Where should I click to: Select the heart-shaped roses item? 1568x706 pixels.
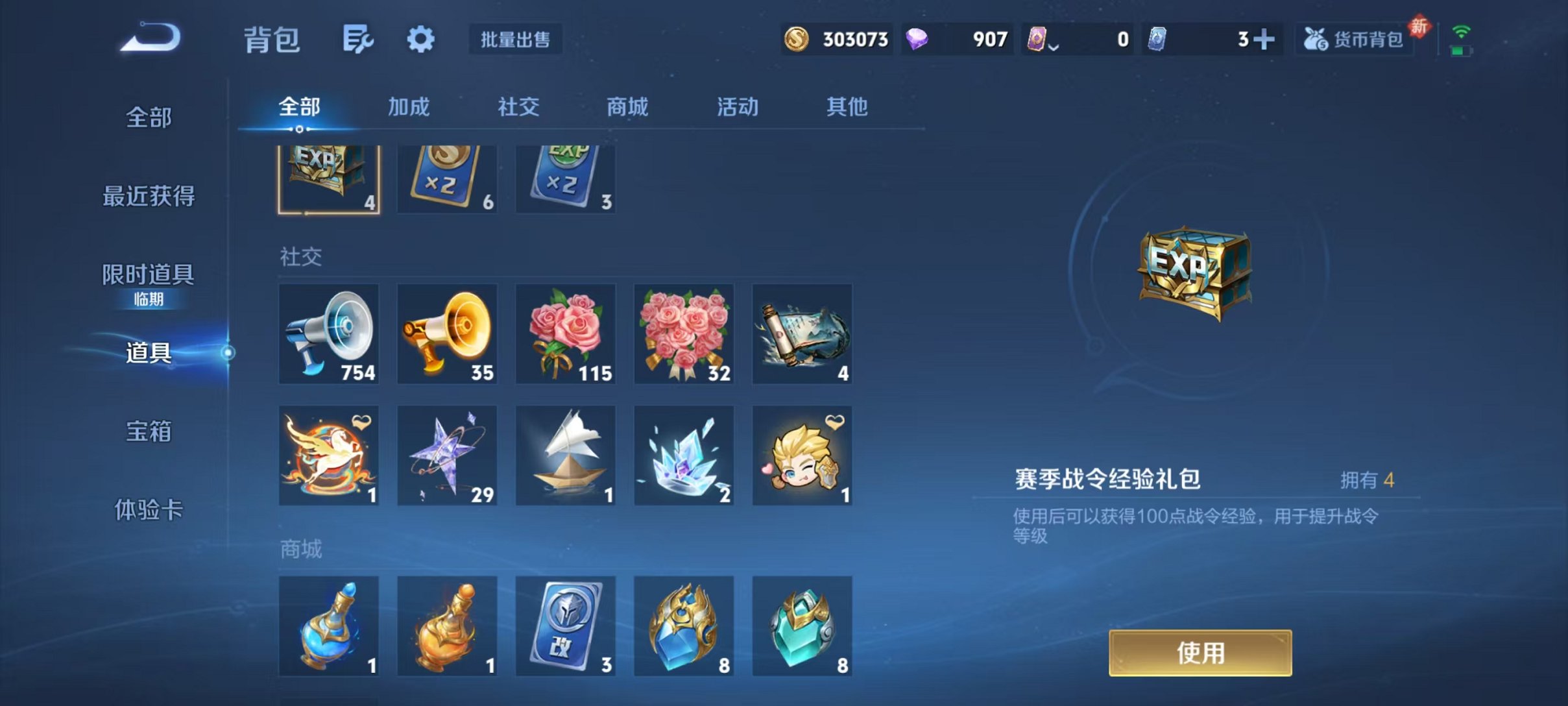tap(683, 335)
